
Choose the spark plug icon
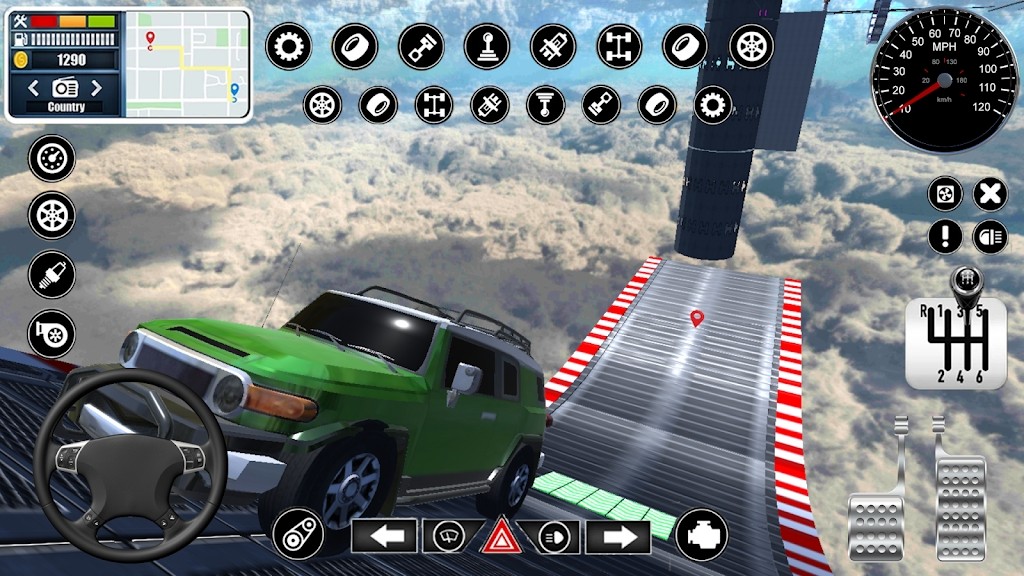[51, 274]
